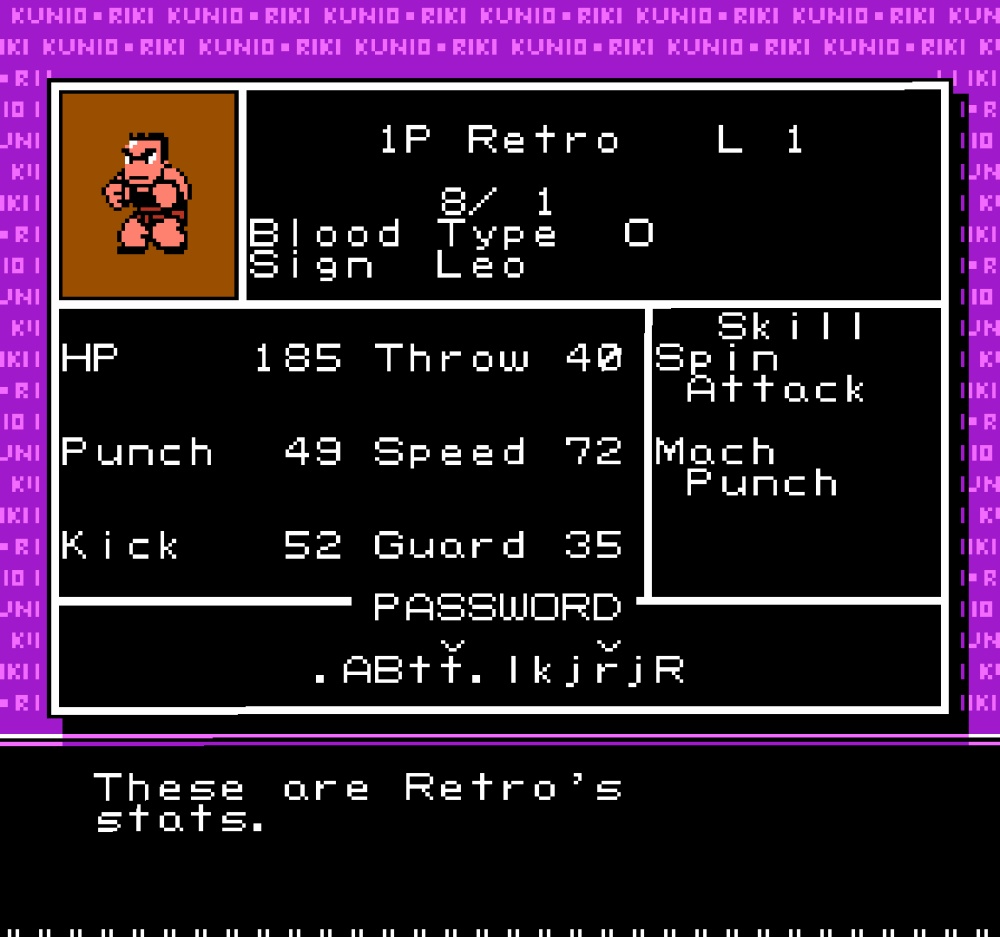Choose the Mach Punch skill entry

[x=746, y=467]
